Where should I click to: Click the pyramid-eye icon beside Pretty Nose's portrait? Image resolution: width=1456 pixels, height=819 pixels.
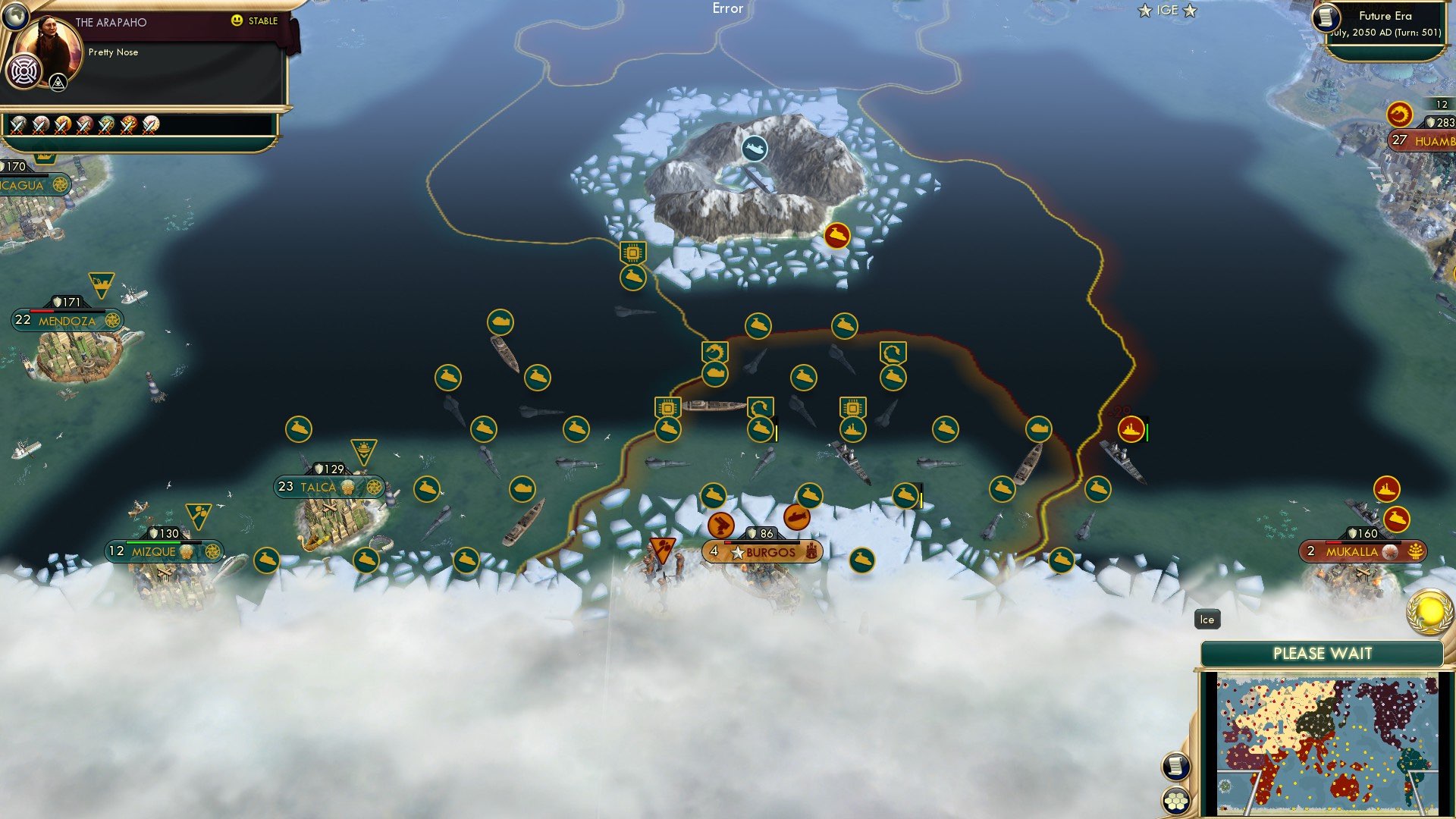[x=58, y=81]
